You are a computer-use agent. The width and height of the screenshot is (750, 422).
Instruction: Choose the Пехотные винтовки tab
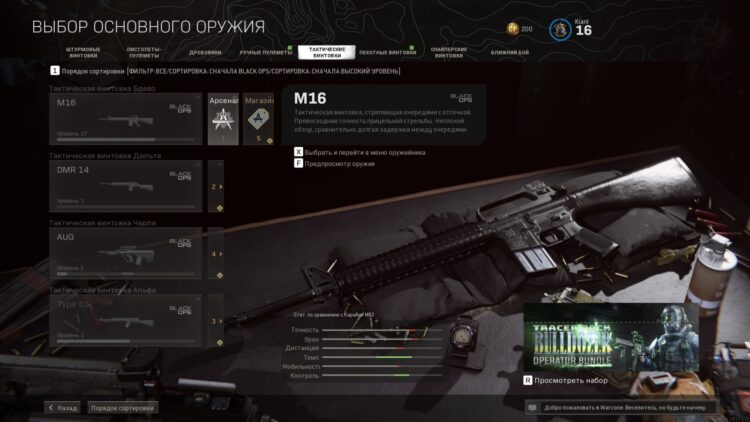pos(384,51)
